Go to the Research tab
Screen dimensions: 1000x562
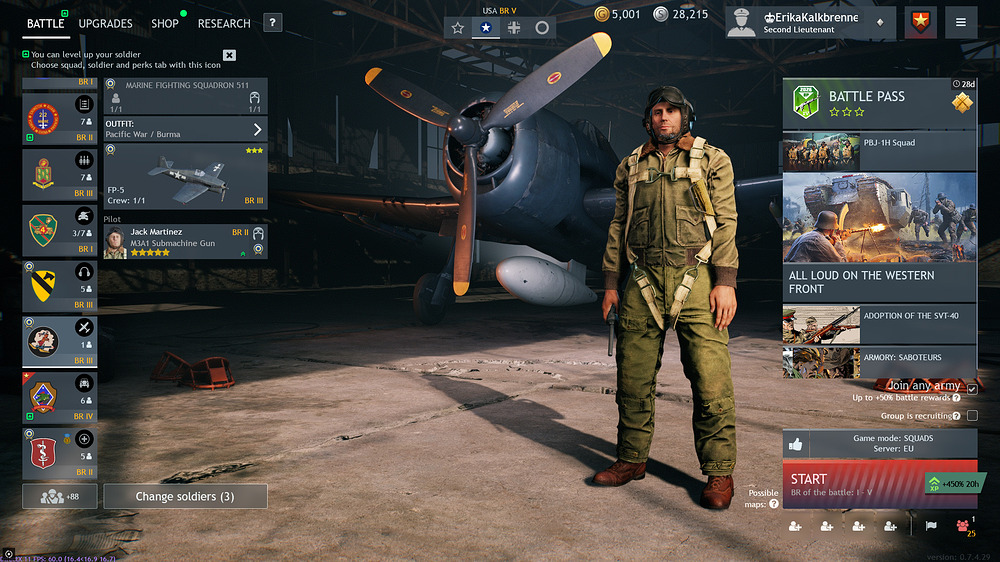[224, 23]
